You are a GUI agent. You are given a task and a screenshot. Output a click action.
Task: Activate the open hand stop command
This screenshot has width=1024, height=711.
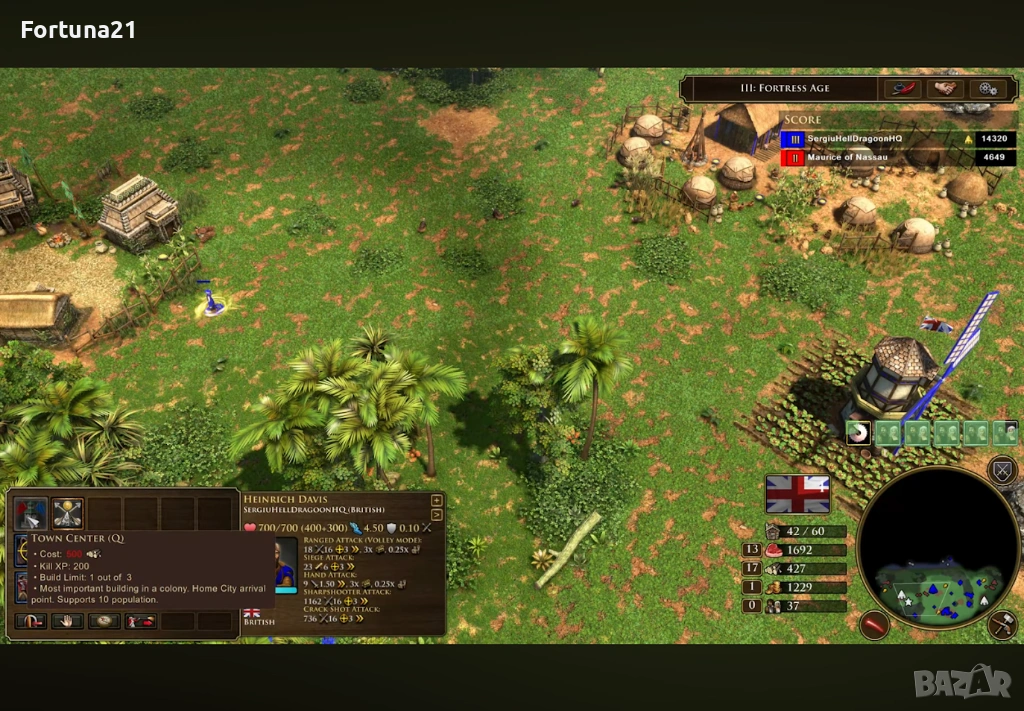pyautogui.click(x=67, y=621)
